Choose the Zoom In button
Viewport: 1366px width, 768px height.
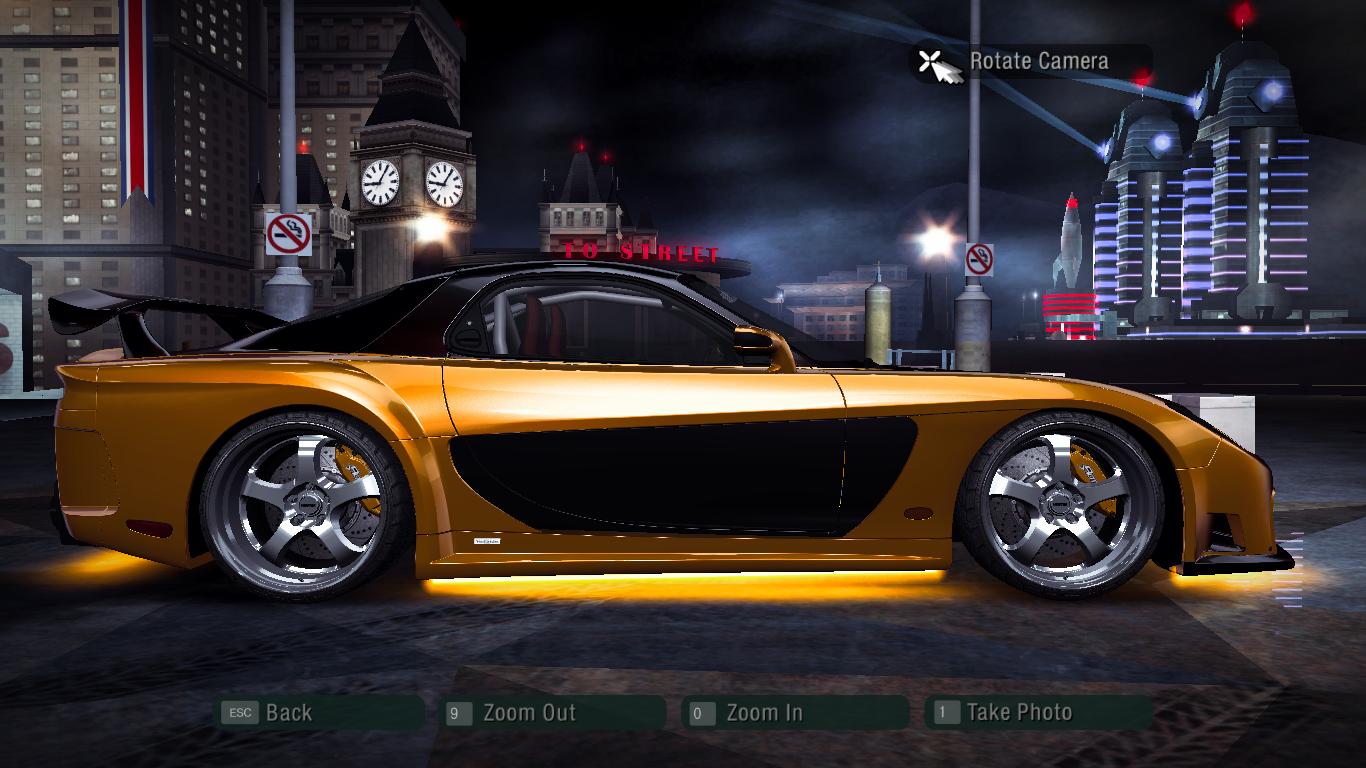[x=763, y=713]
